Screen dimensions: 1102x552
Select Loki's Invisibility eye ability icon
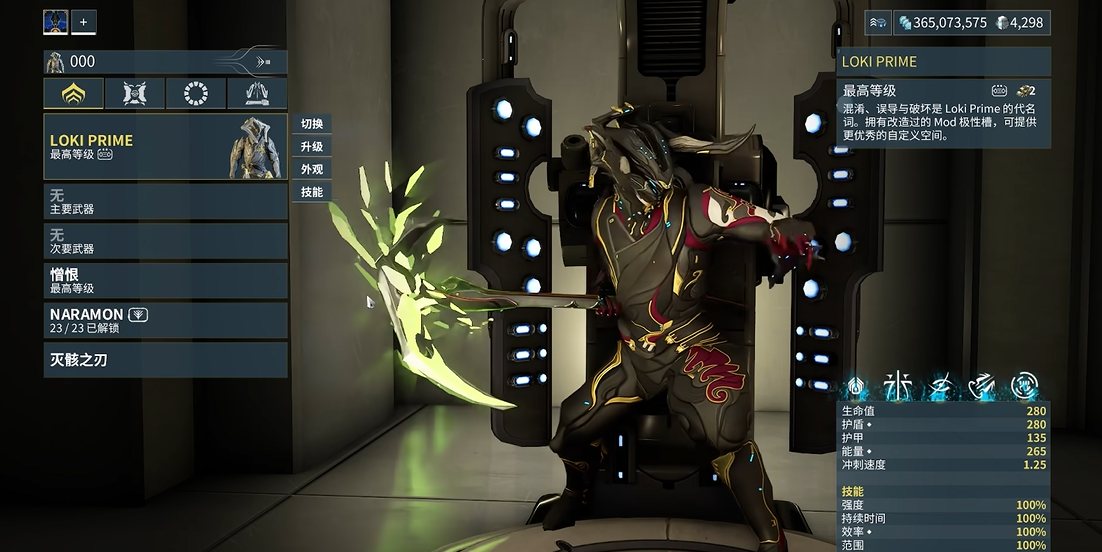tap(940, 385)
